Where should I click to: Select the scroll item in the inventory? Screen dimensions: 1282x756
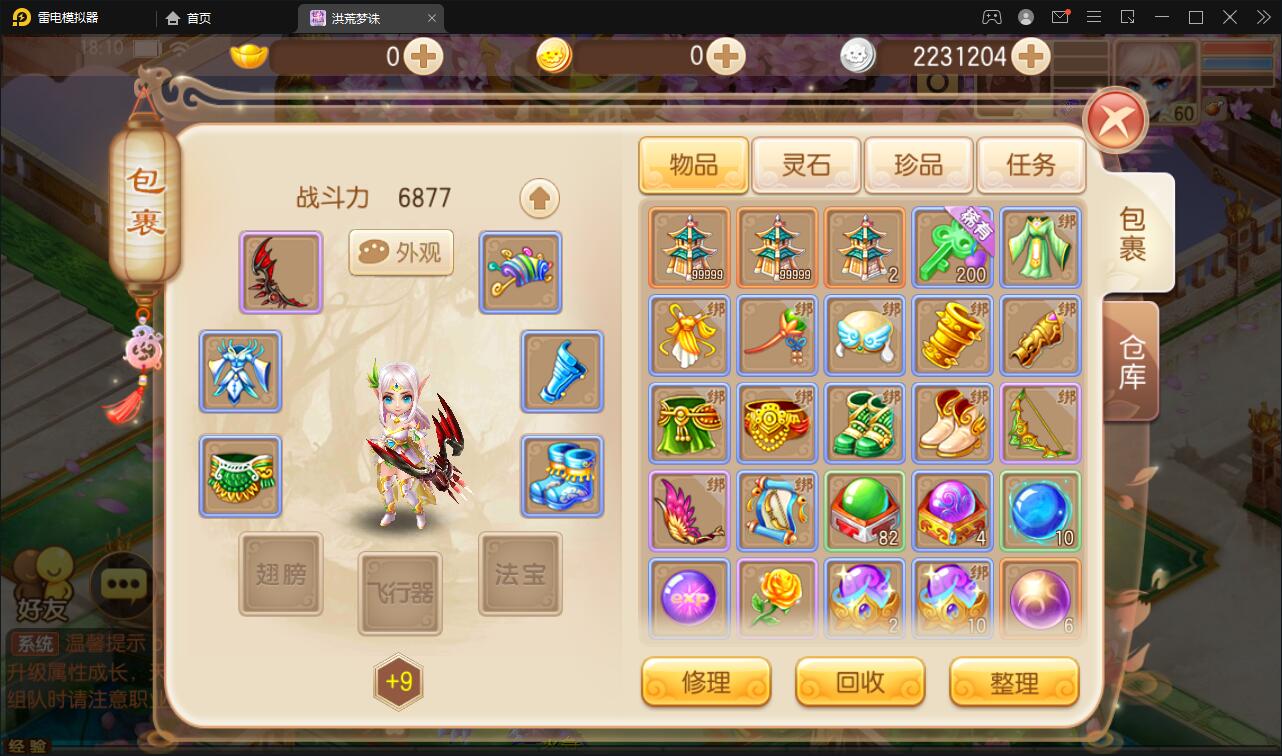[x=776, y=511]
